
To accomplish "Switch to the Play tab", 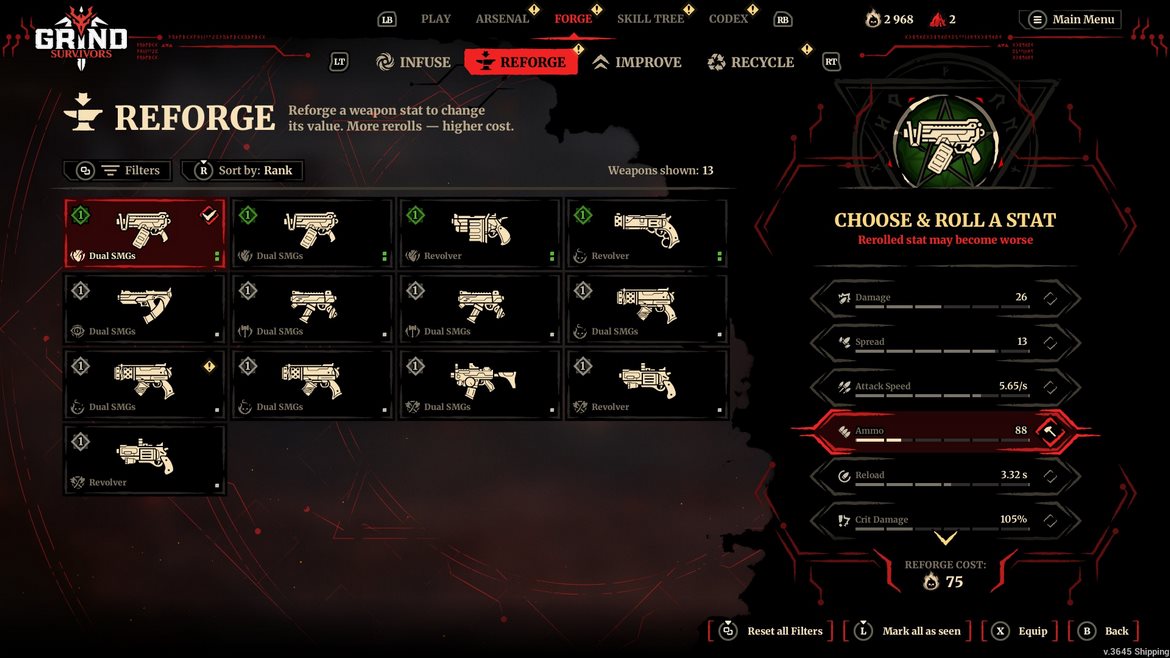I will coord(436,19).
